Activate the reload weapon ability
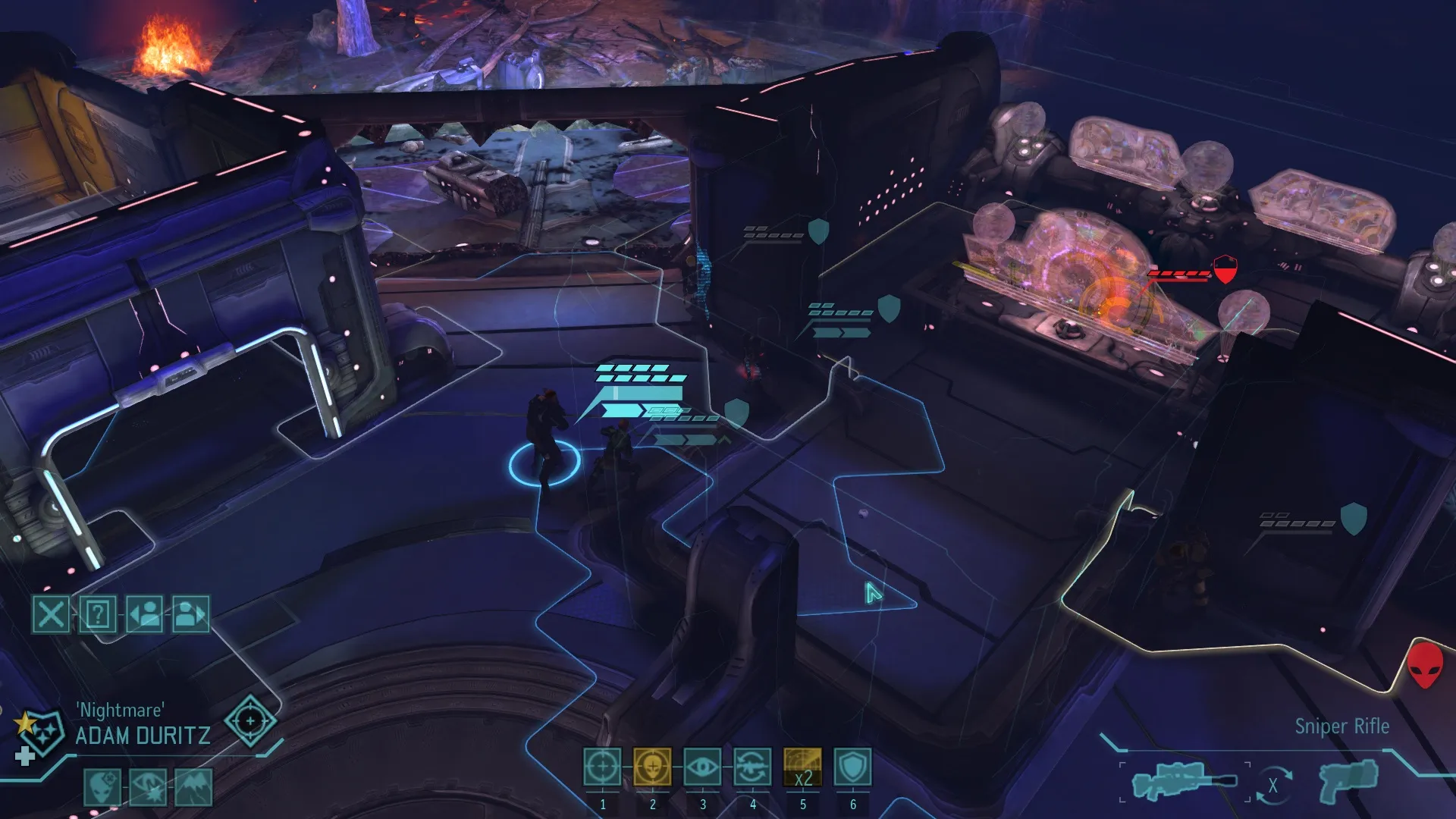 click(752, 767)
